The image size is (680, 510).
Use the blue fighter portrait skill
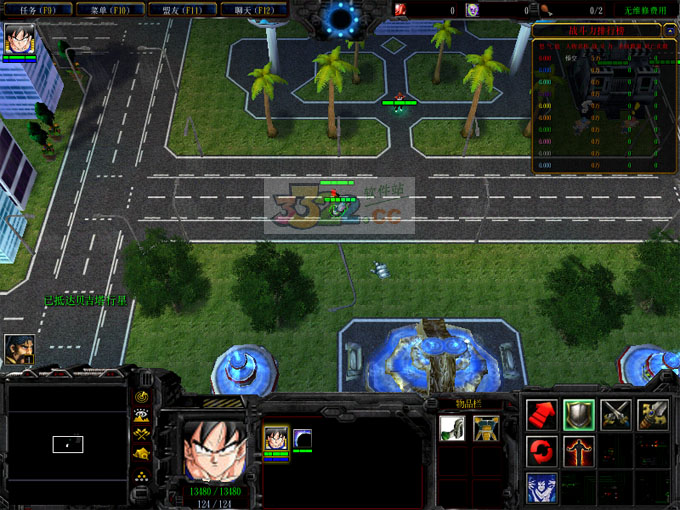point(541,488)
